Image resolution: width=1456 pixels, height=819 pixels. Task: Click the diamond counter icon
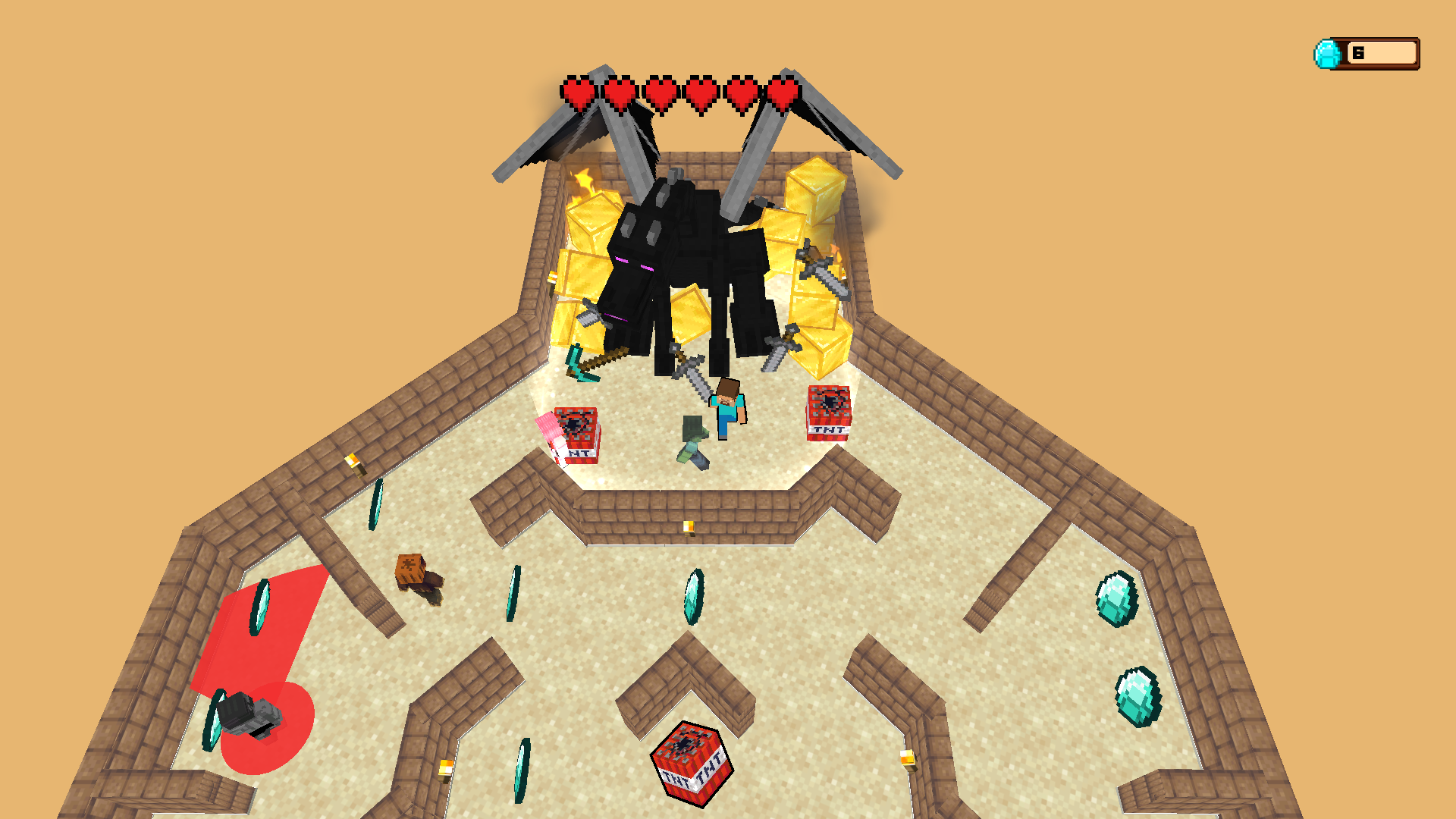pyautogui.click(x=1327, y=52)
